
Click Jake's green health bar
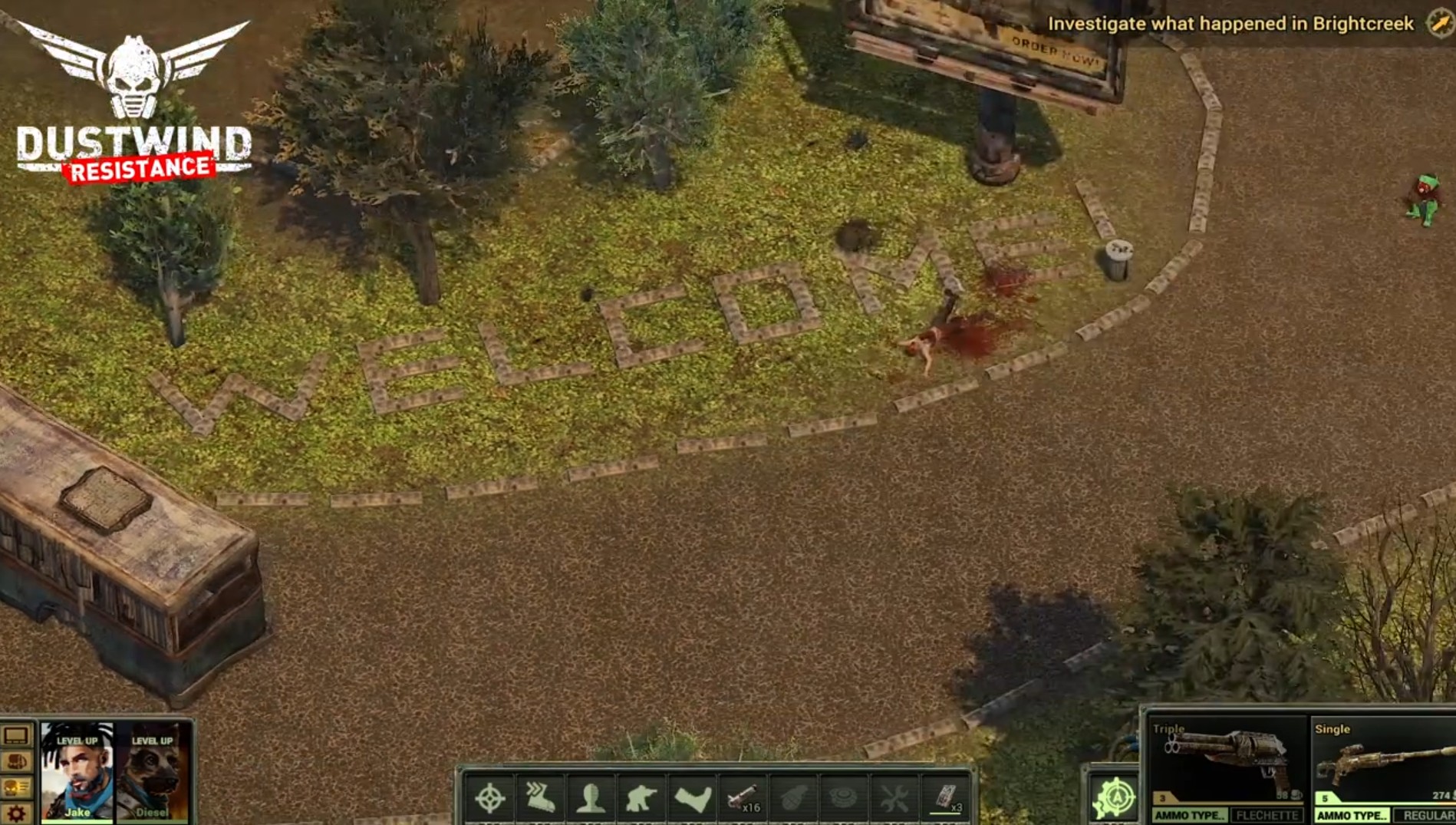point(77,822)
